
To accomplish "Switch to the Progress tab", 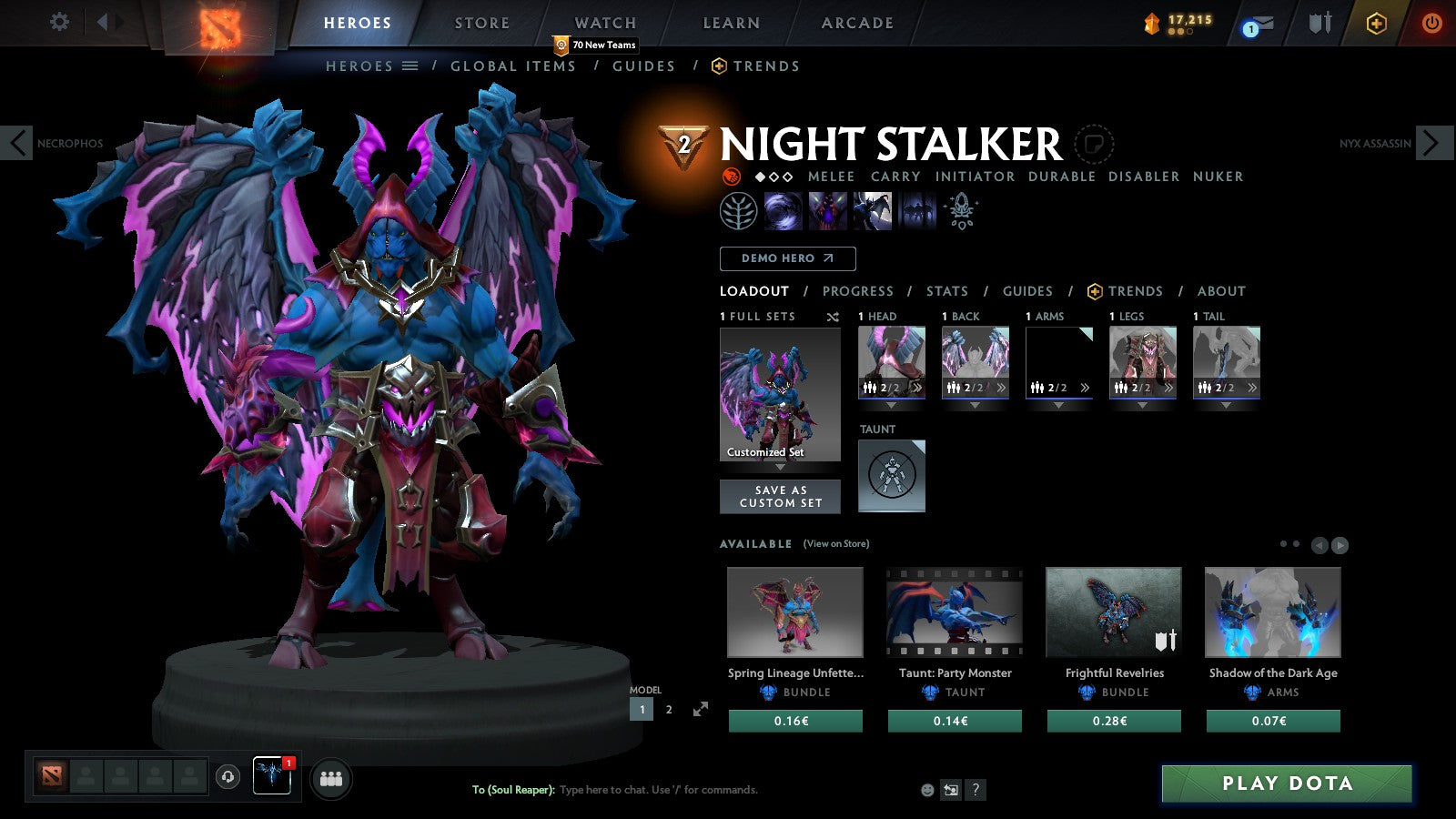I will coord(857,291).
